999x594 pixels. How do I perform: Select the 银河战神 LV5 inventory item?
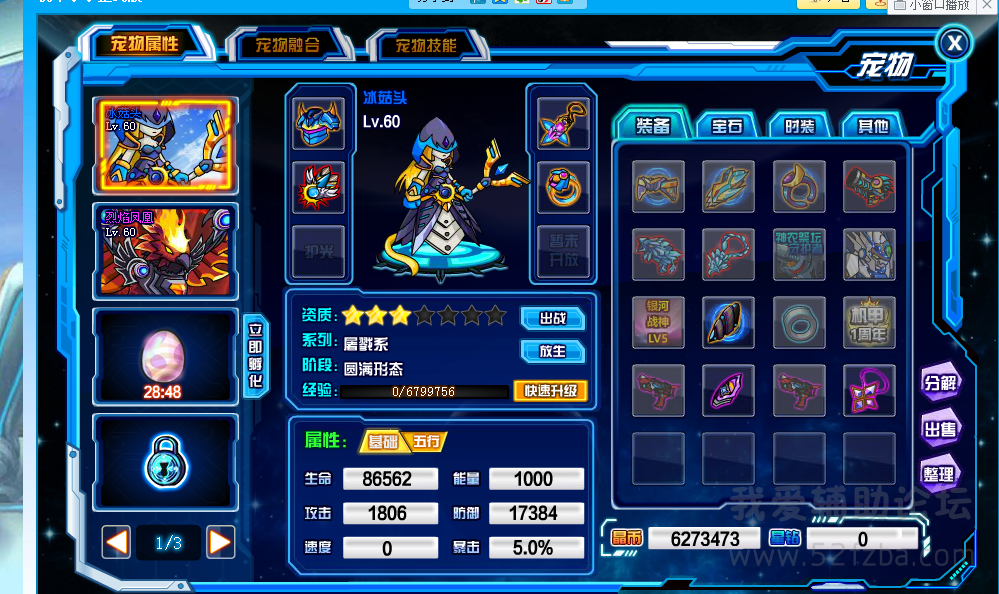(x=659, y=323)
